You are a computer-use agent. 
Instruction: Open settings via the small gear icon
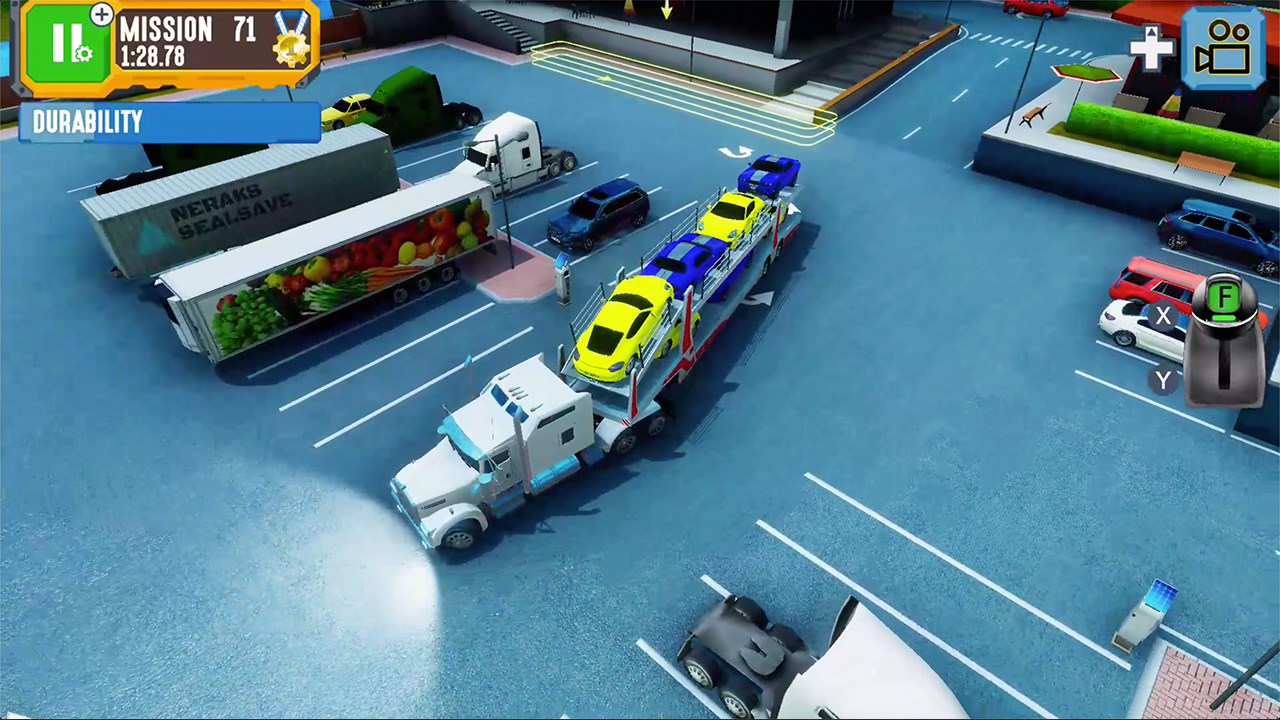point(85,55)
